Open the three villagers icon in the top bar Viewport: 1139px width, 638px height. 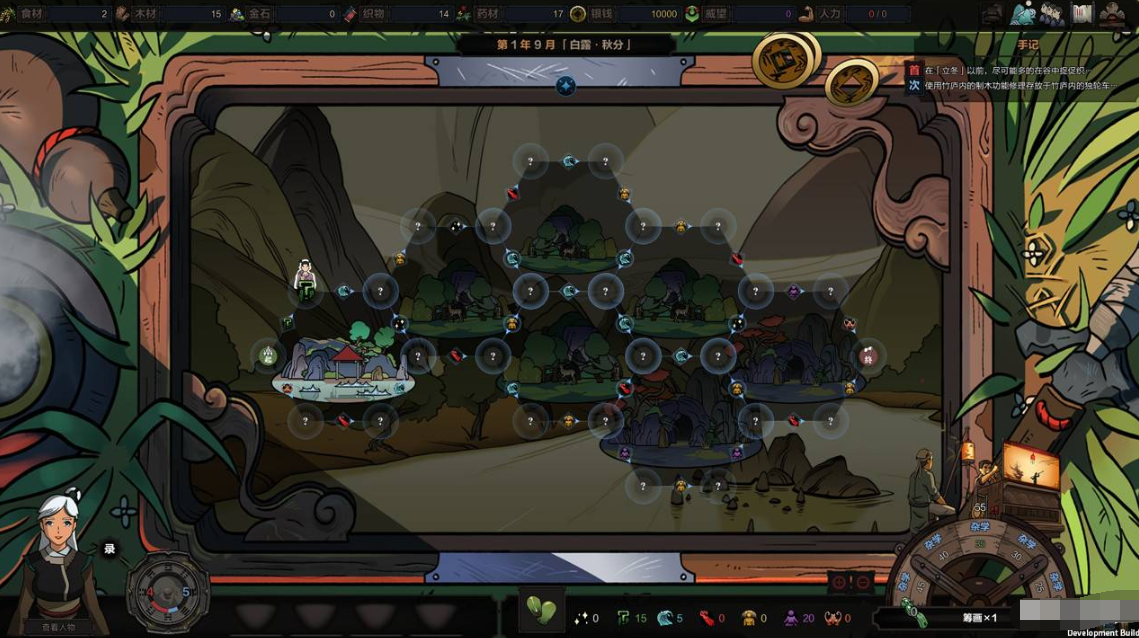1051,14
